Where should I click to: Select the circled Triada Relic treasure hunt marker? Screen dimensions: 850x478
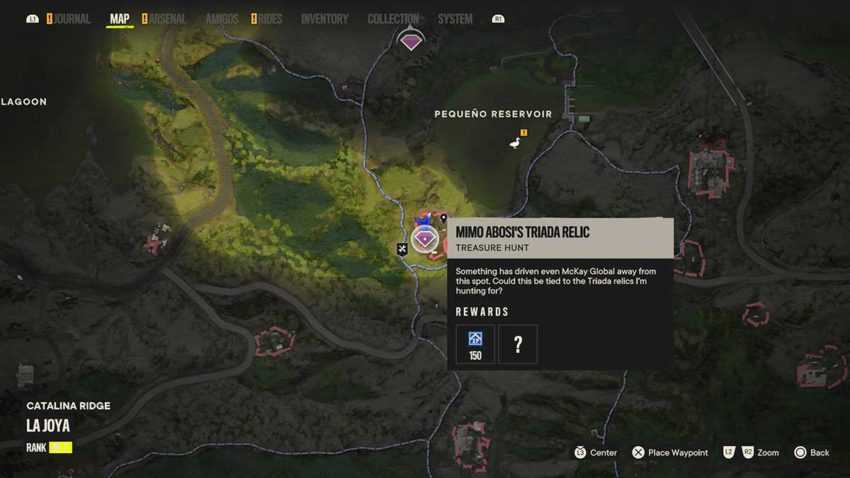click(425, 240)
